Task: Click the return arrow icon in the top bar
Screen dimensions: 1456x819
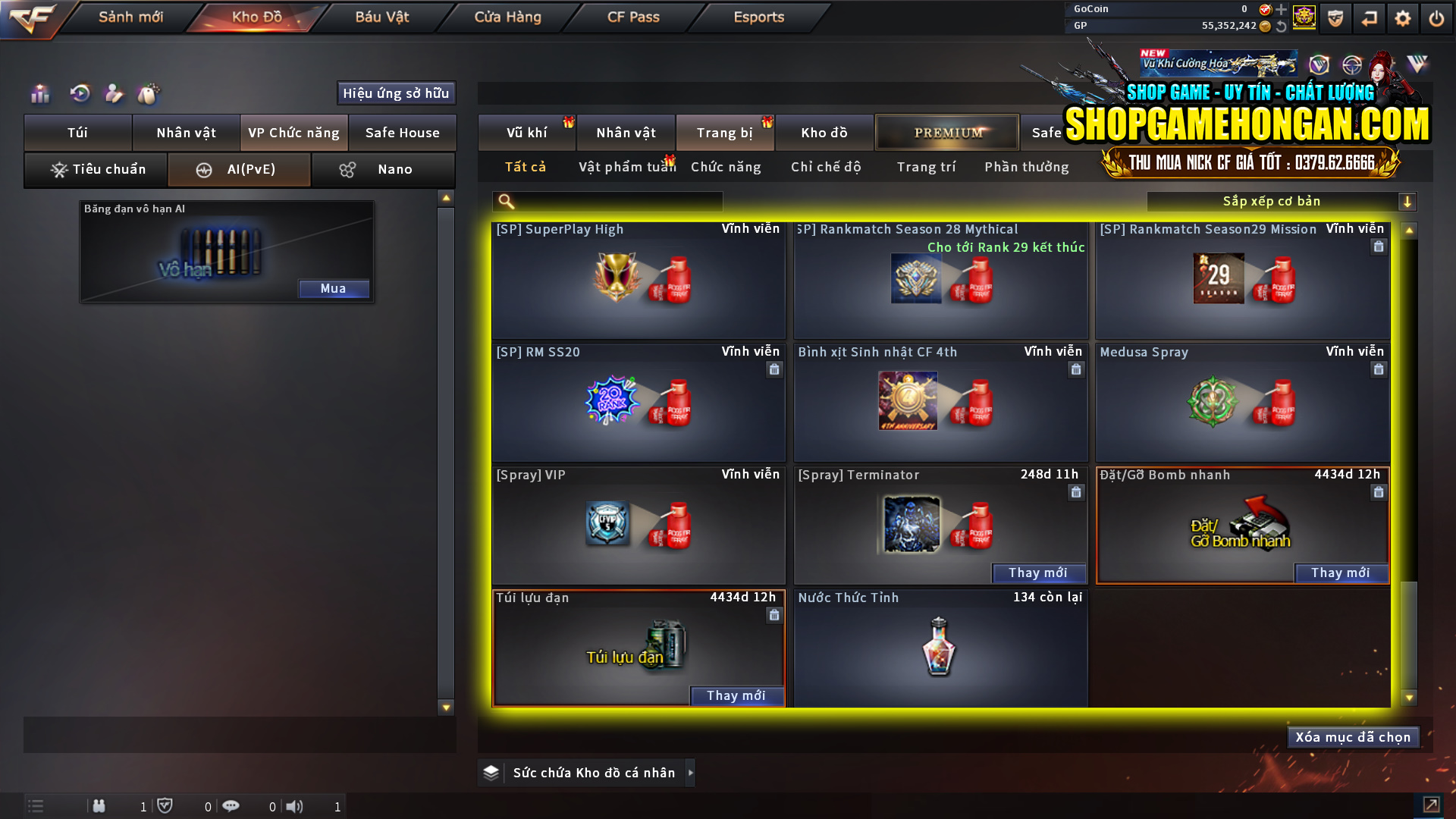Action: 1370,18
